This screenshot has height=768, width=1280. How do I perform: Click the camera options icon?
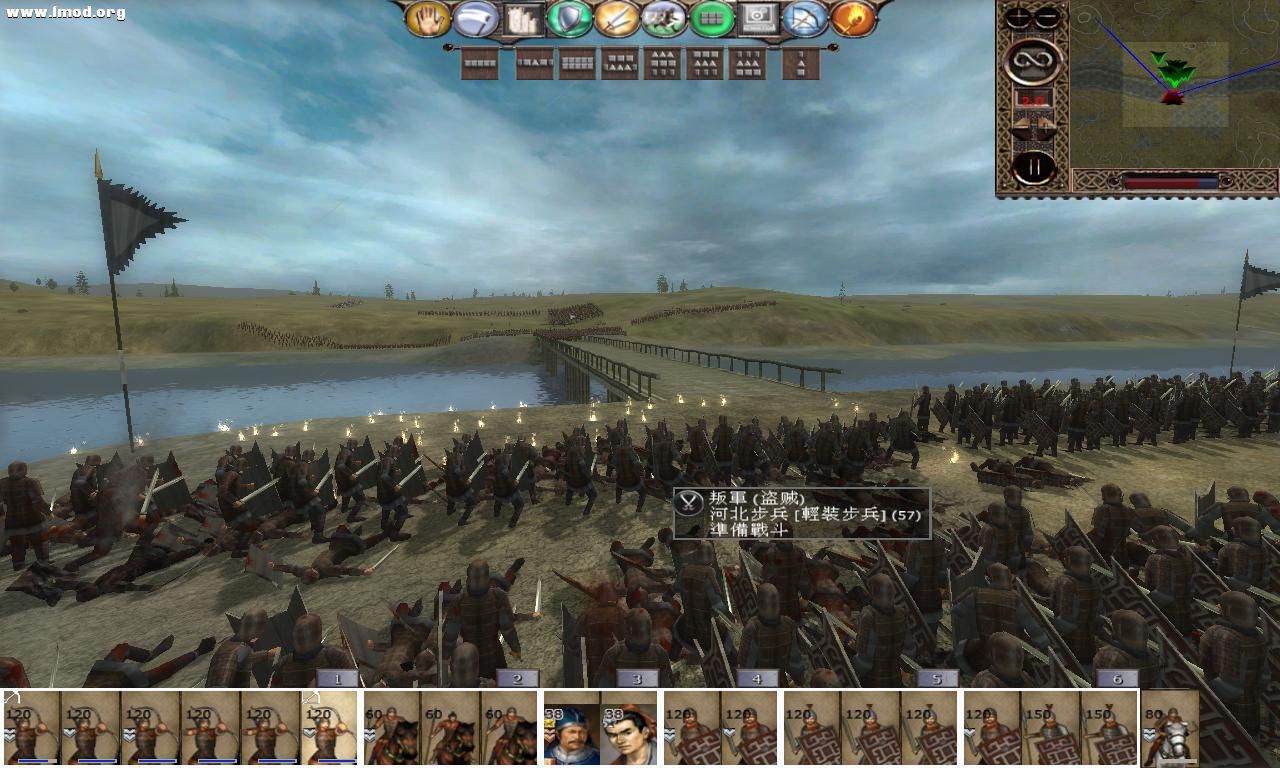point(758,20)
